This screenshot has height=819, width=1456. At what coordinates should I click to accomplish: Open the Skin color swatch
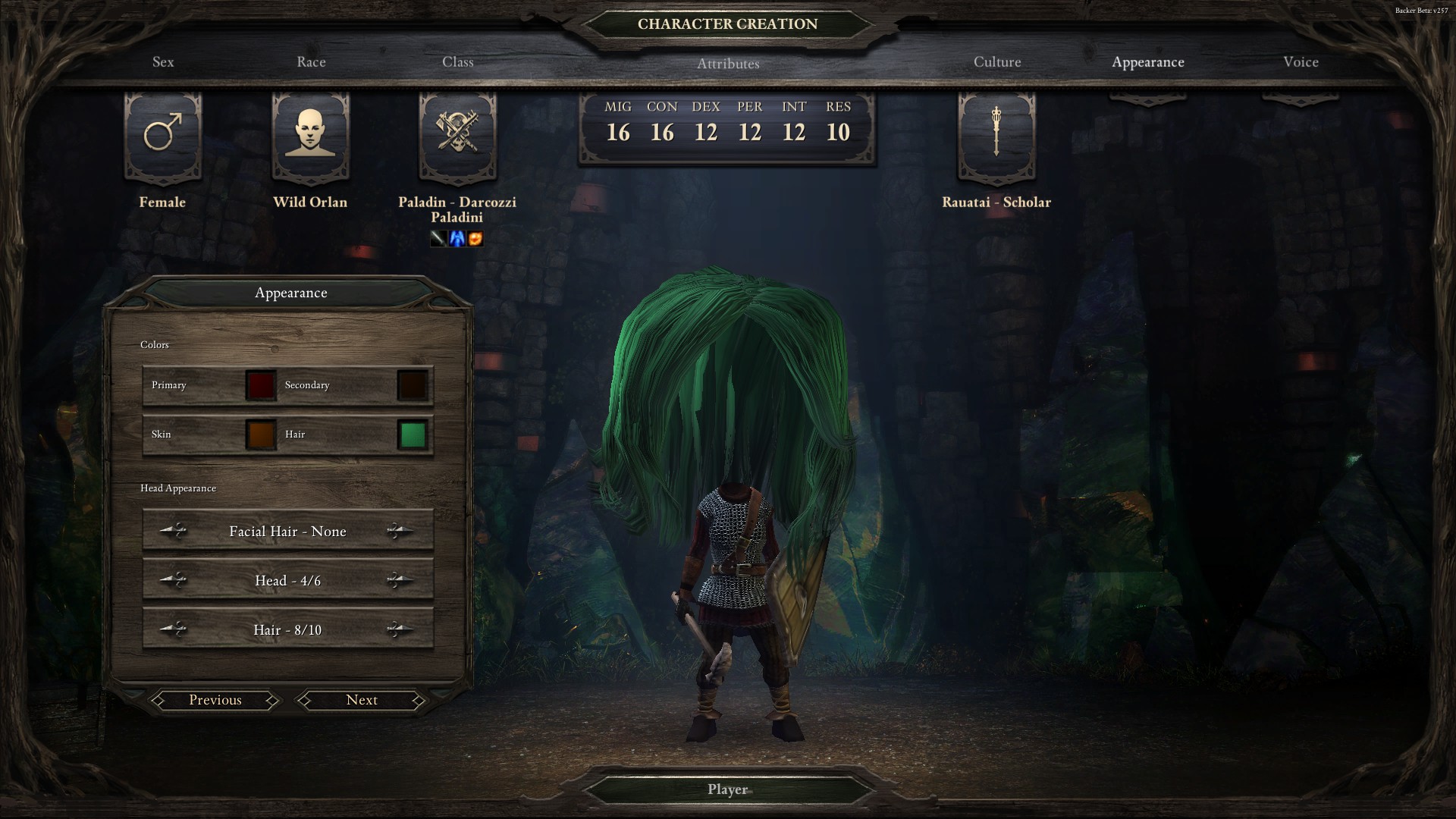click(x=261, y=435)
